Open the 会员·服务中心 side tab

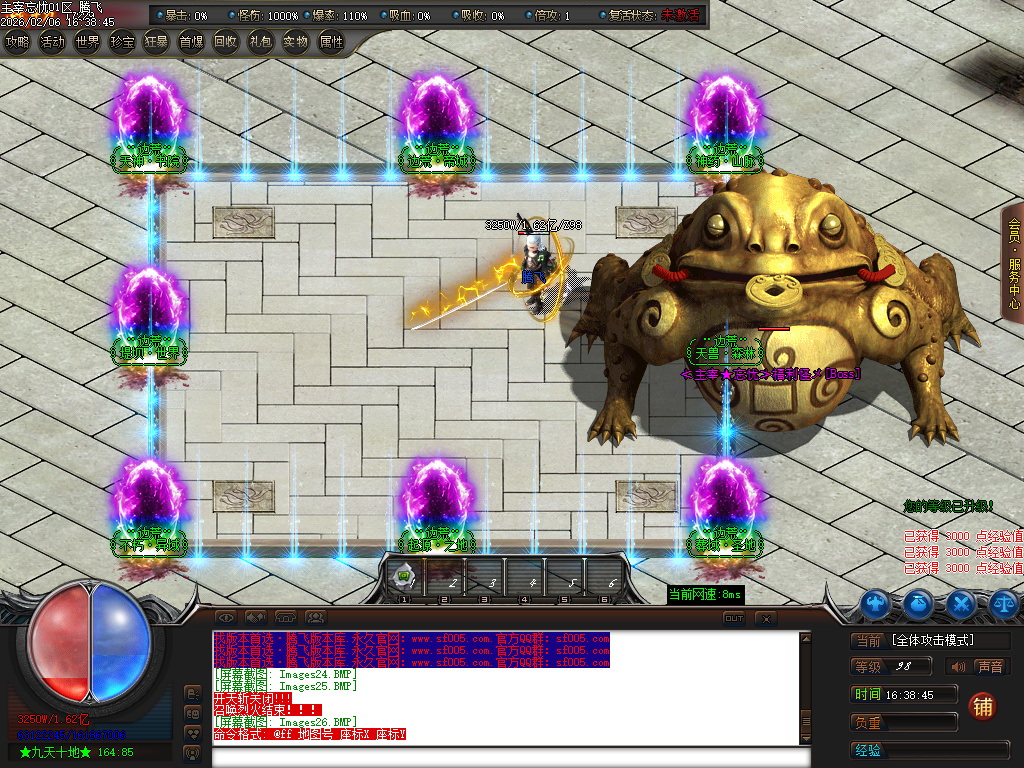tap(1014, 262)
